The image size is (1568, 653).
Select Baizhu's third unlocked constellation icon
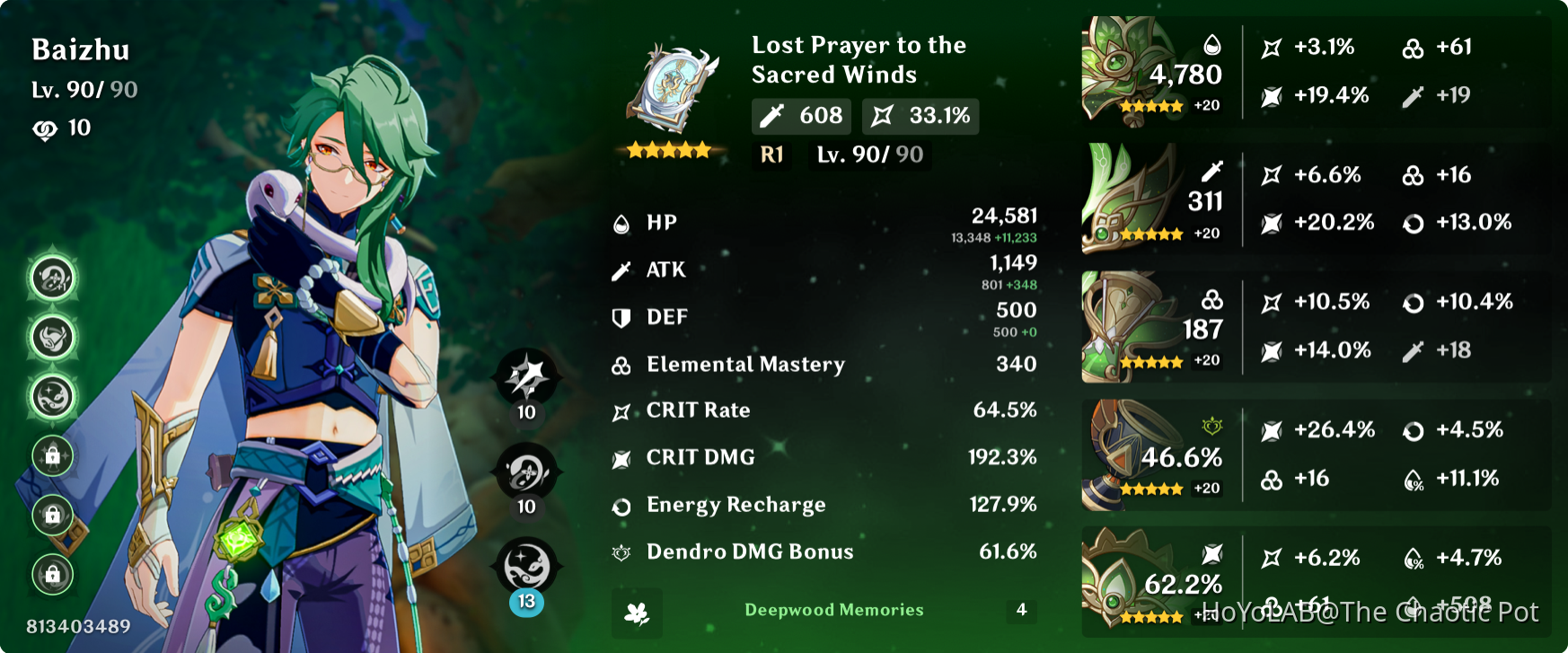(x=49, y=393)
